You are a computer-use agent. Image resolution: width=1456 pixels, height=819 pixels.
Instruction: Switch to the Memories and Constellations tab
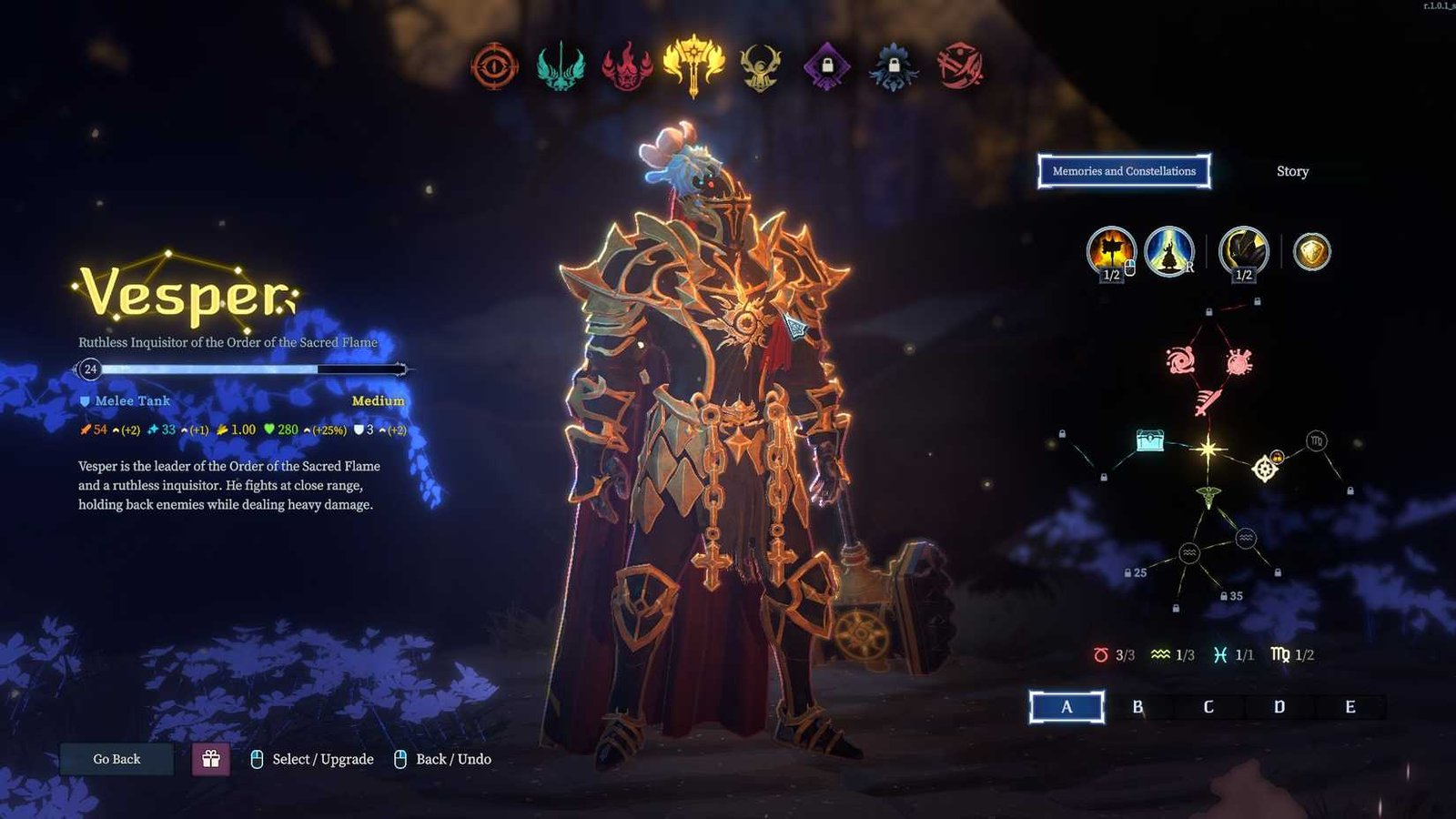pos(1125,171)
